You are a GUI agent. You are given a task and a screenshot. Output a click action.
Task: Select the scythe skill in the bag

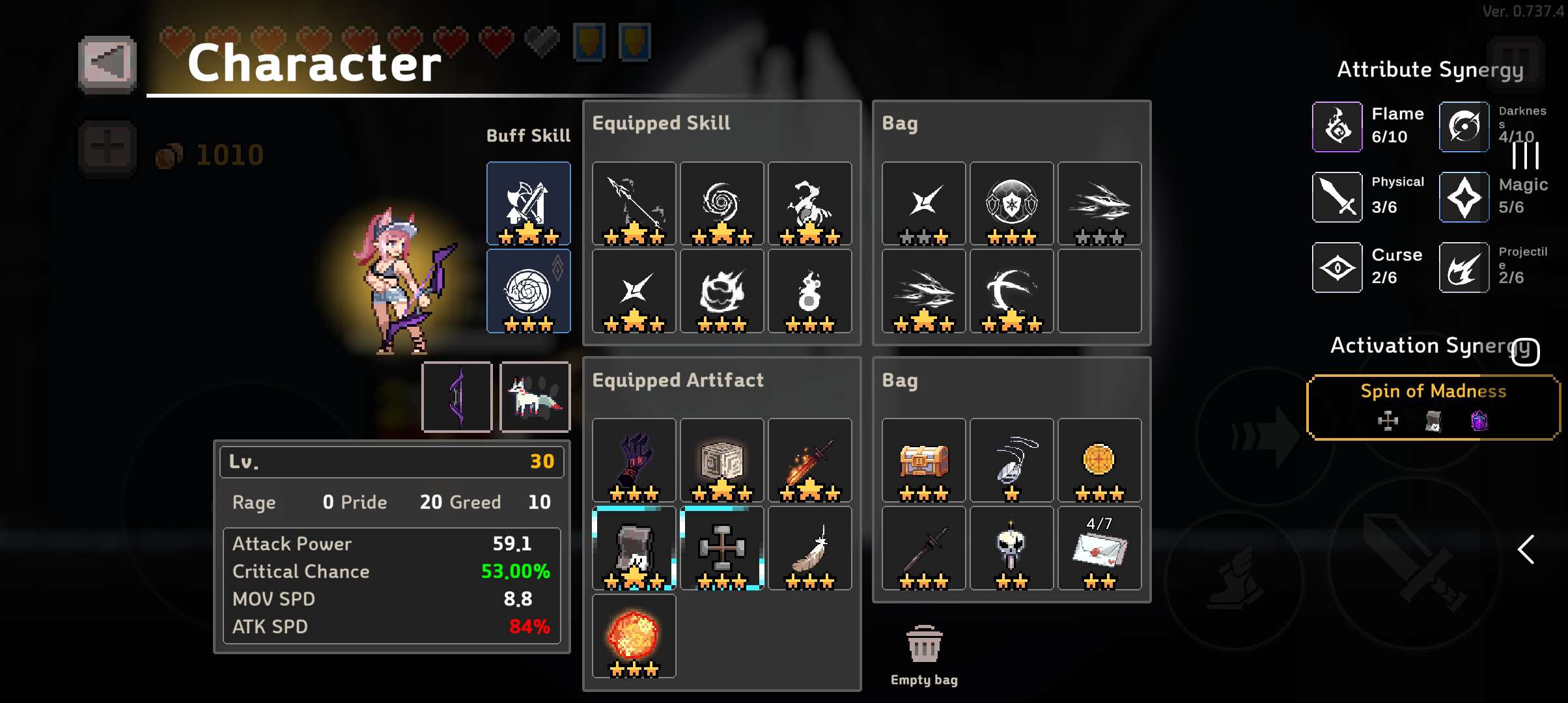1011,291
